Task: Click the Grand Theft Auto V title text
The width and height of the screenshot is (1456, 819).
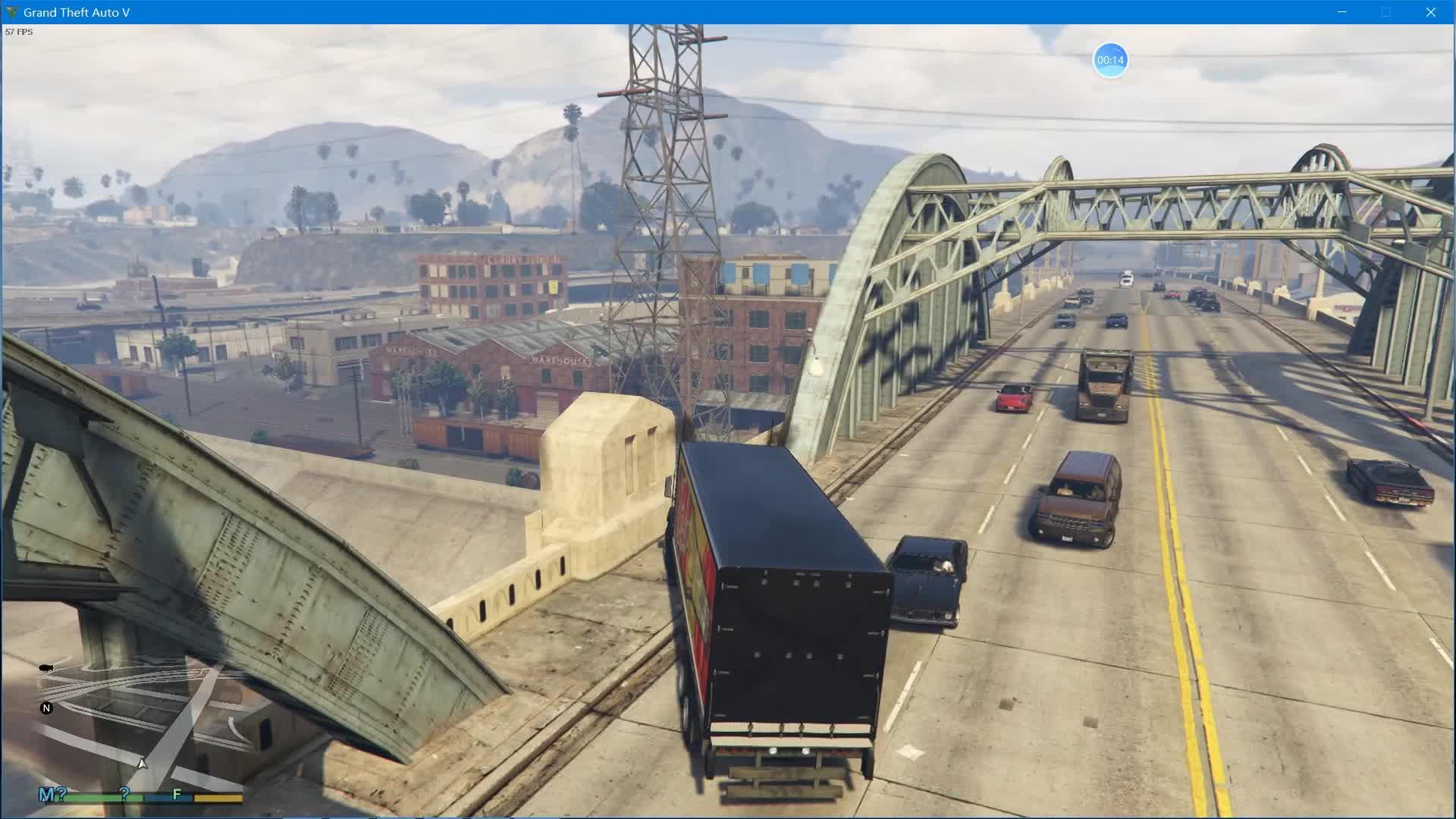Action: point(76,12)
